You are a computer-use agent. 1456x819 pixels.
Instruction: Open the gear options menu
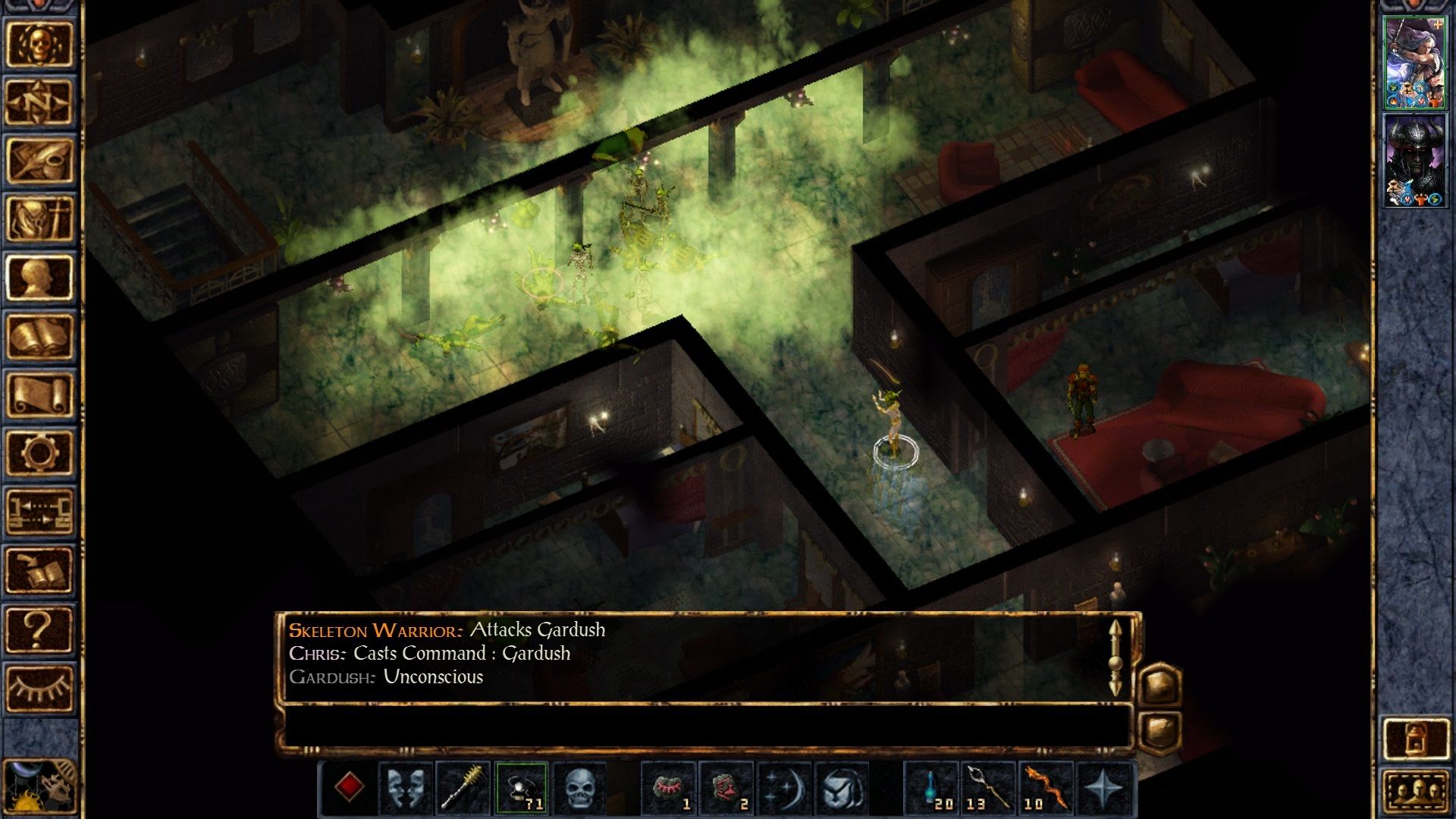[39, 453]
